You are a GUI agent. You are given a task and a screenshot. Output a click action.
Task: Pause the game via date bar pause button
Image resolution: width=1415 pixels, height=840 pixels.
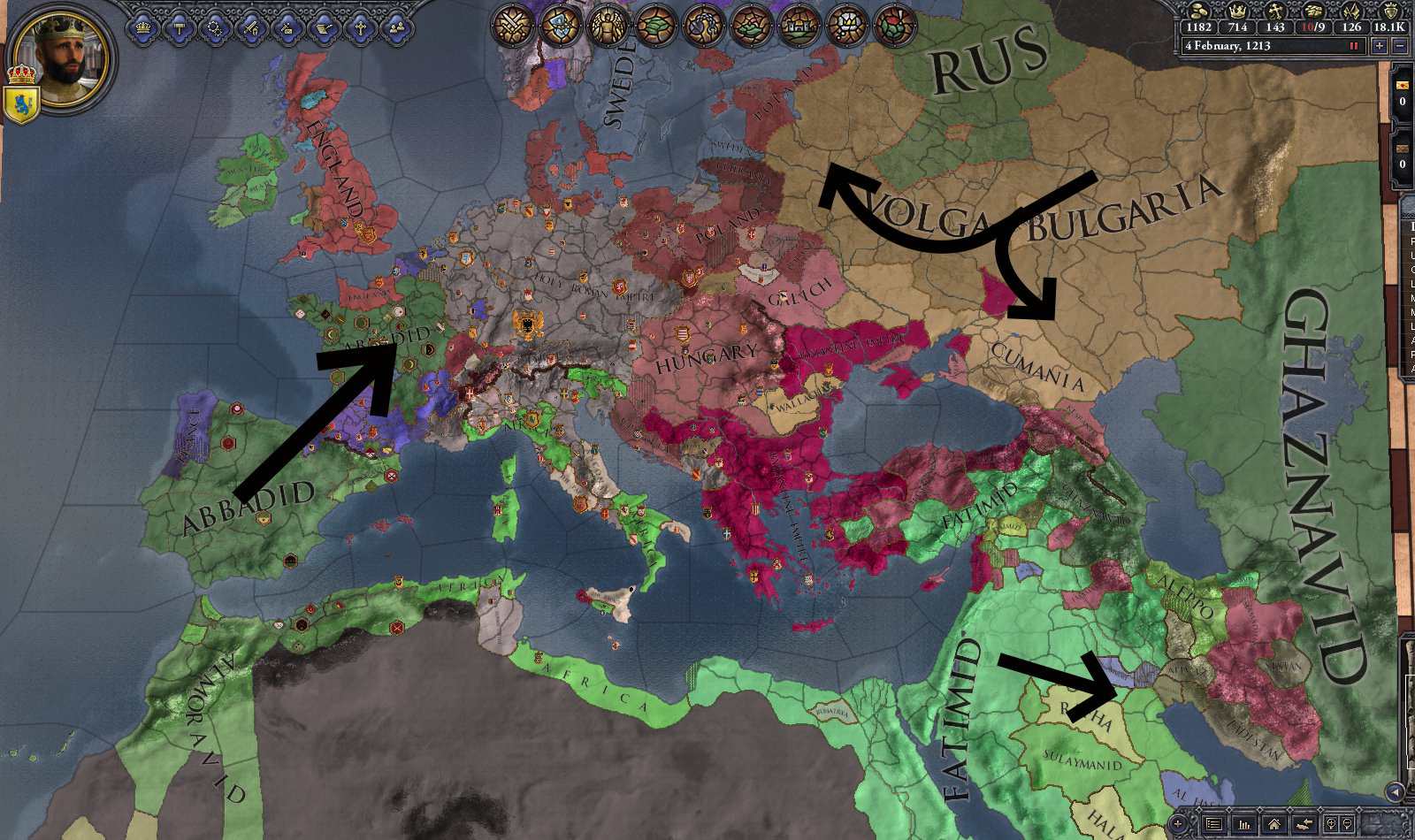[1352, 45]
